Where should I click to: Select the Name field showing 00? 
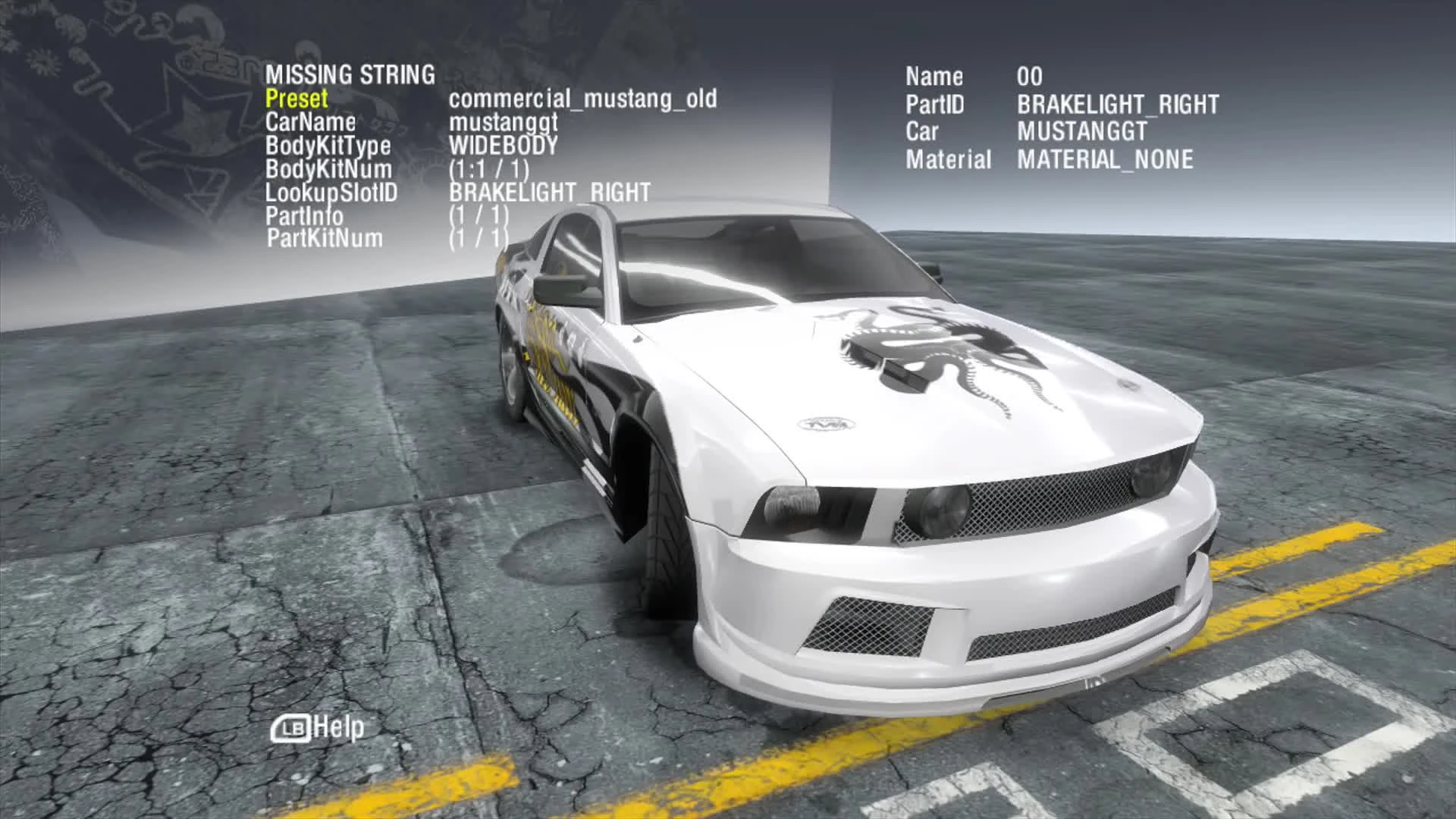click(1031, 77)
